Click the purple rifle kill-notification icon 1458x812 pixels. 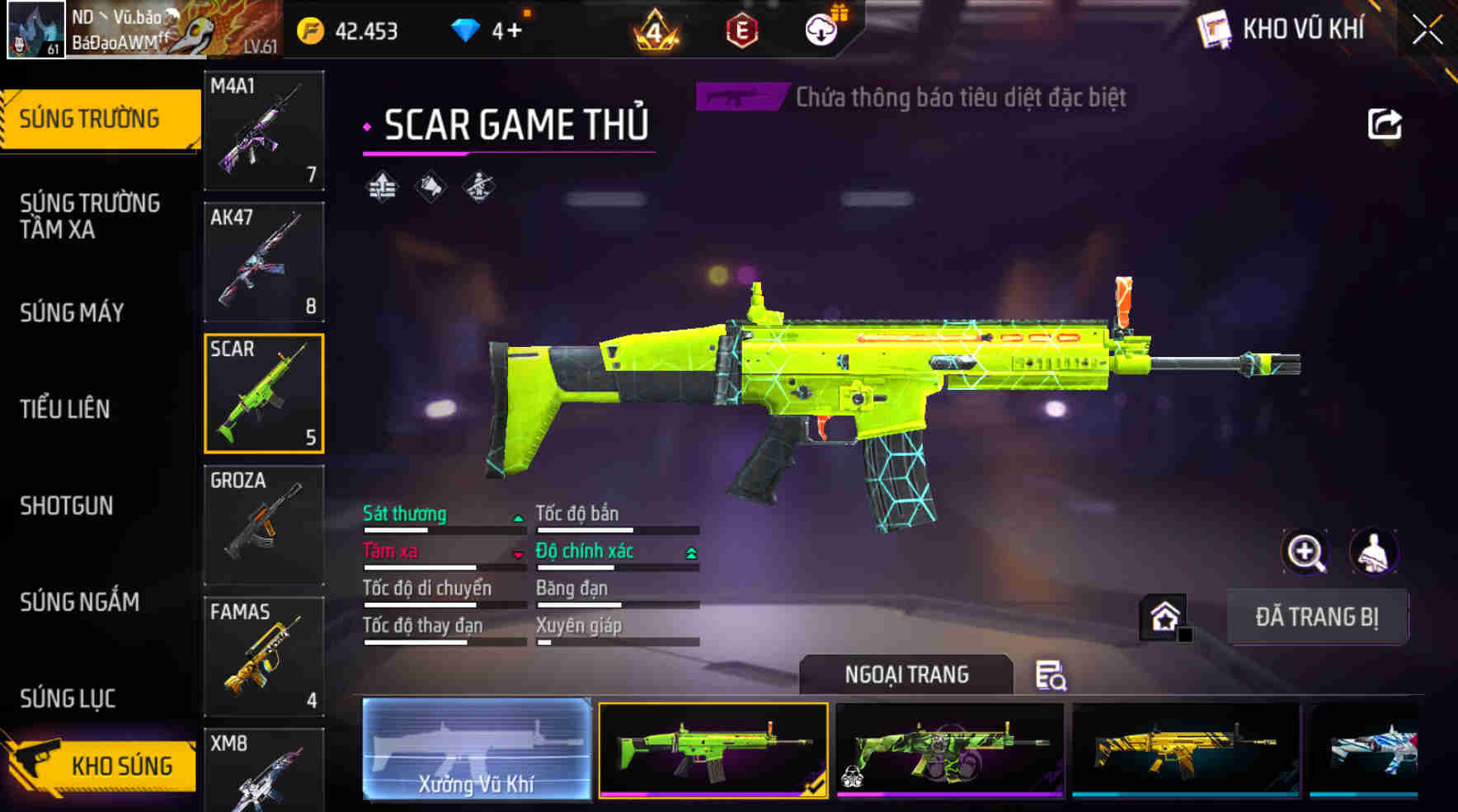coord(737,96)
